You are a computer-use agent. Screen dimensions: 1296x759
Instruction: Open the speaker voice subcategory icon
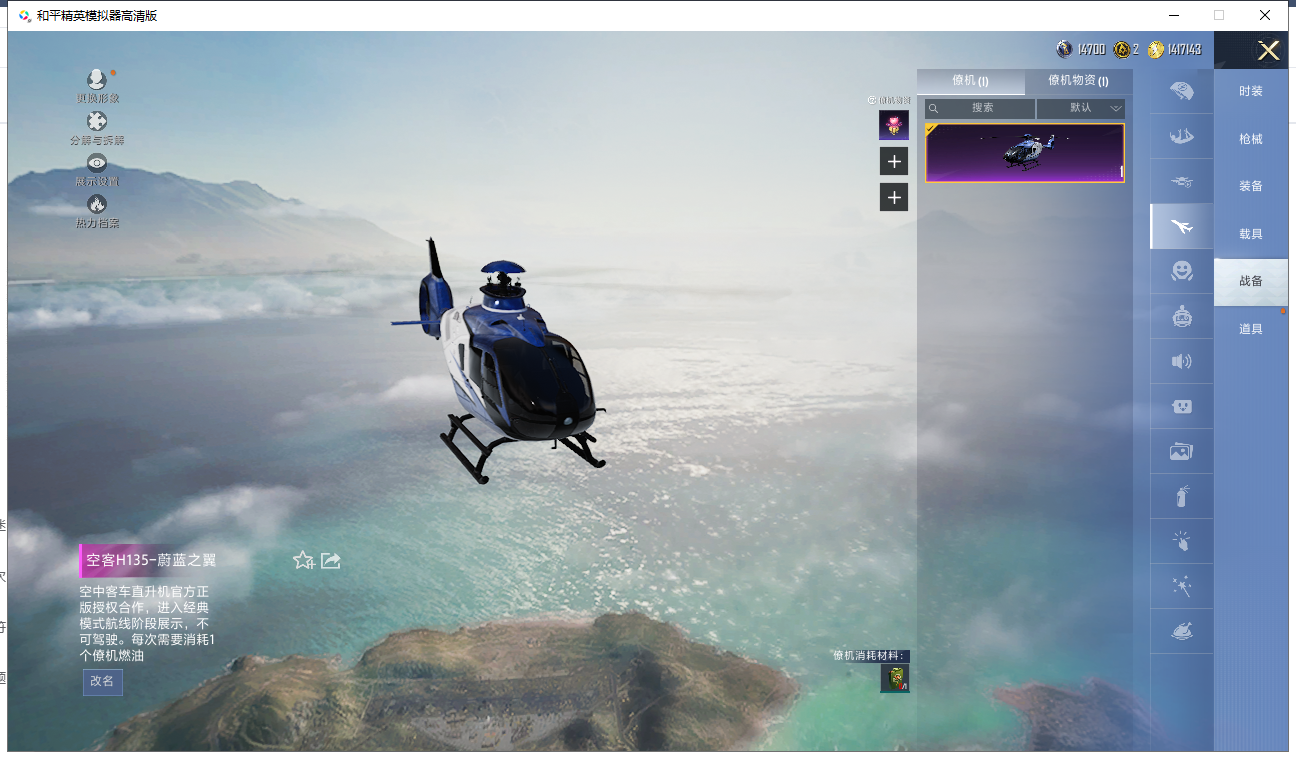click(x=1181, y=361)
